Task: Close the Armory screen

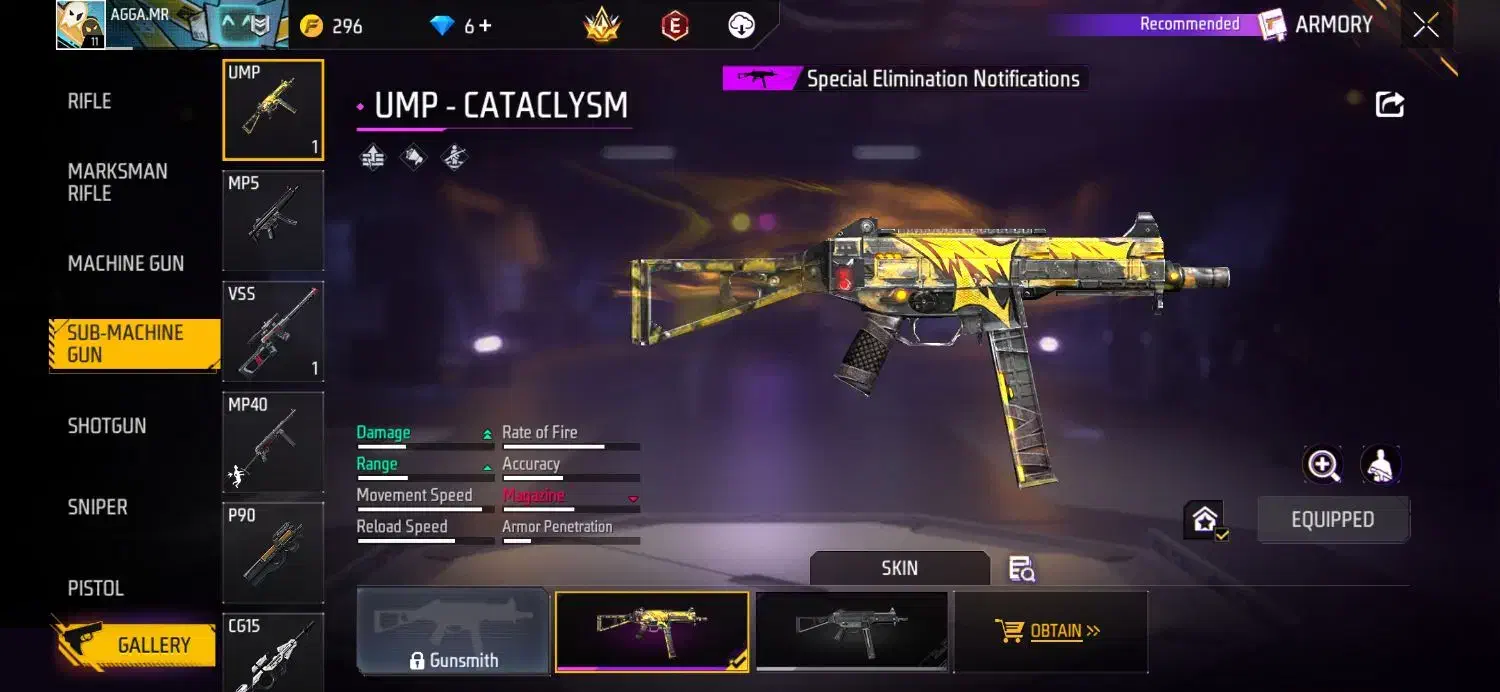Action: click(1425, 25)
